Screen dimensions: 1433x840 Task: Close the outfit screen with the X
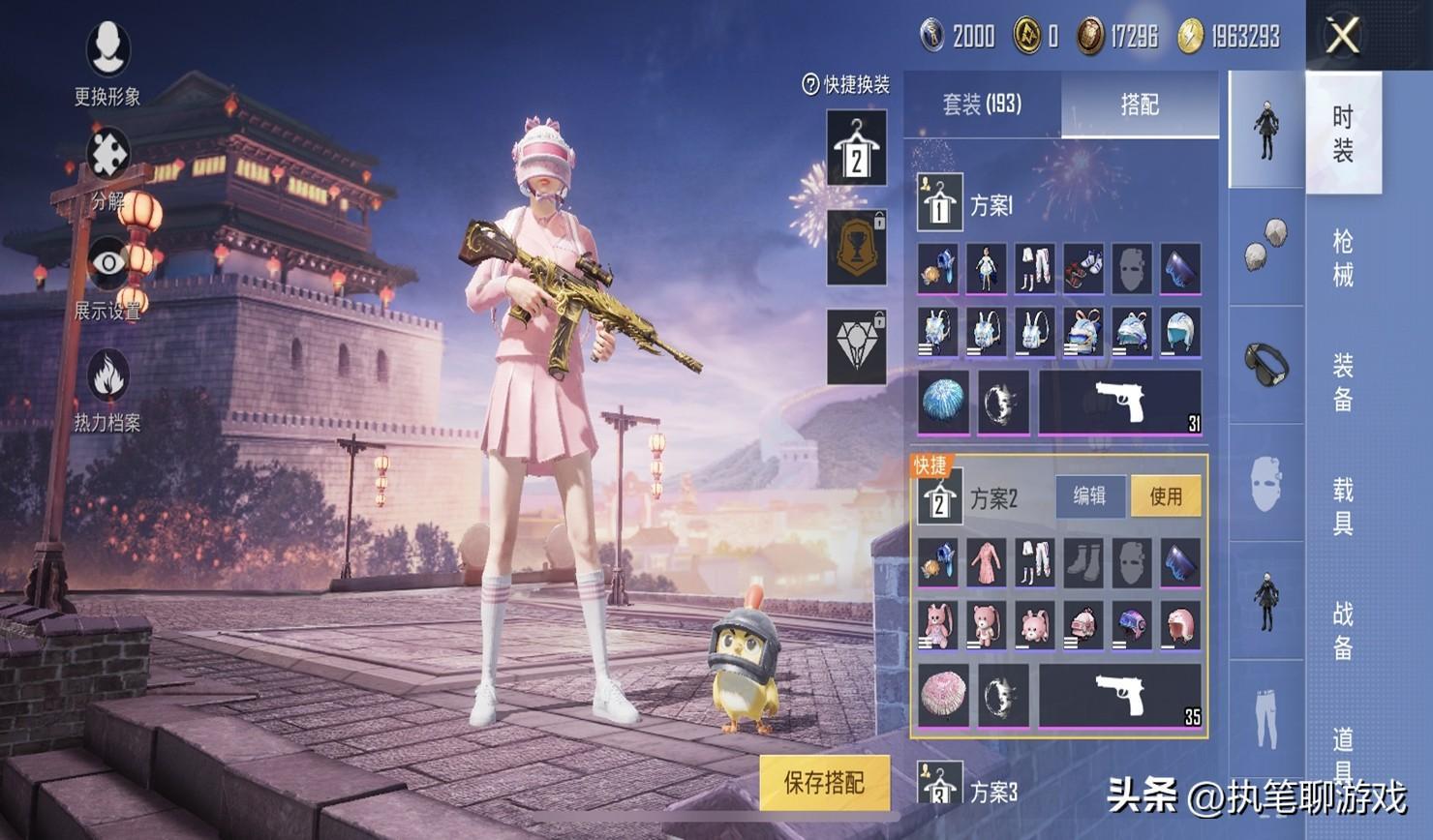1343,37
